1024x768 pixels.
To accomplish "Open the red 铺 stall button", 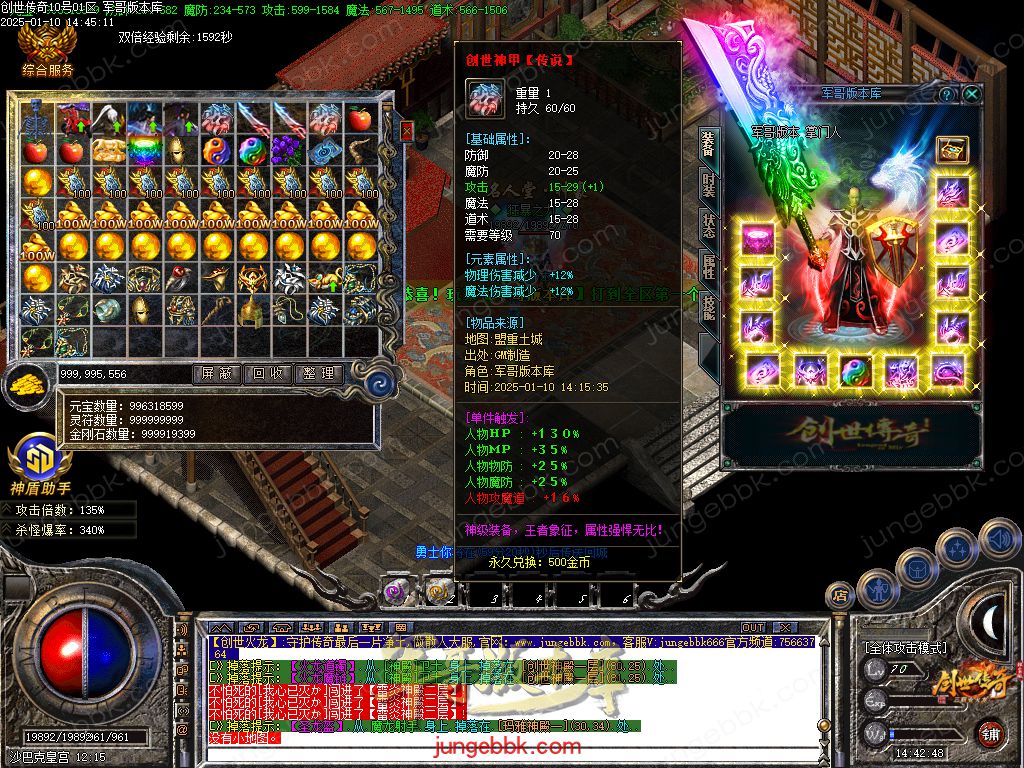I will coord(989,732).
